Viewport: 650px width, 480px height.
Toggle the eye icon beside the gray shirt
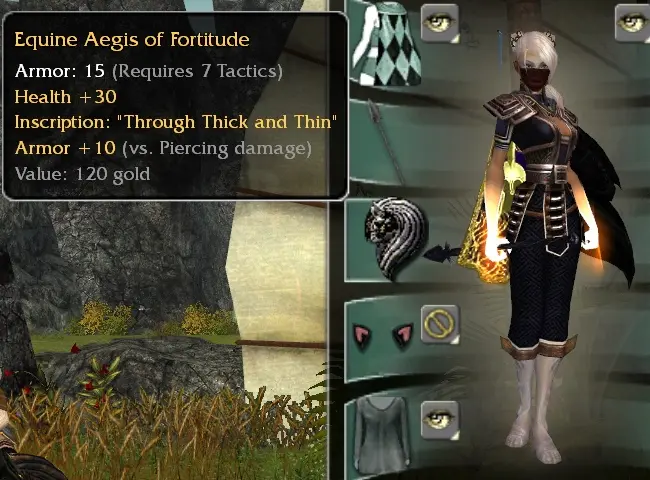pyautogui.click(x=439, y=420)
